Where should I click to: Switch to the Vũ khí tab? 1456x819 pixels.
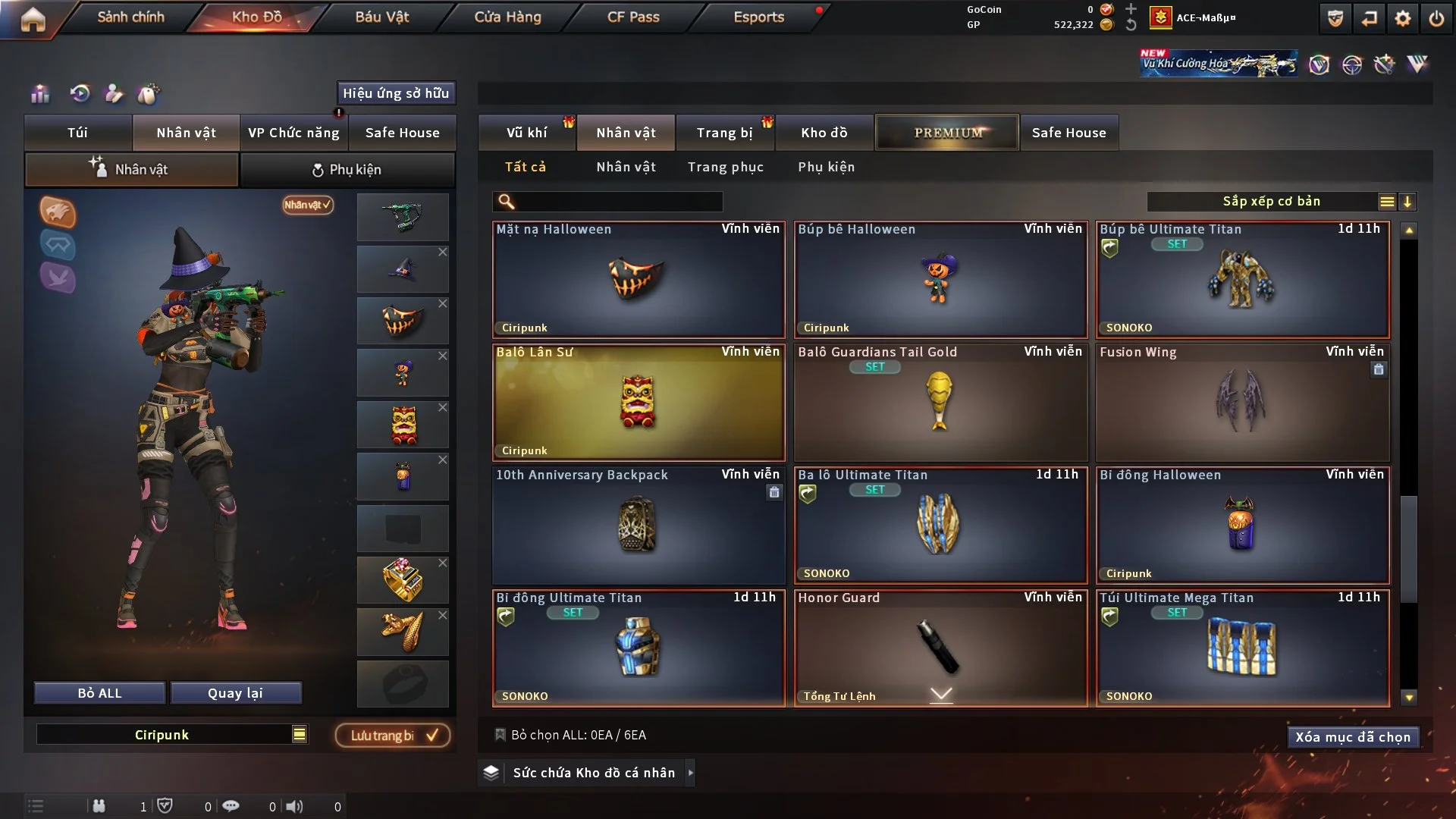pos(526,133)
